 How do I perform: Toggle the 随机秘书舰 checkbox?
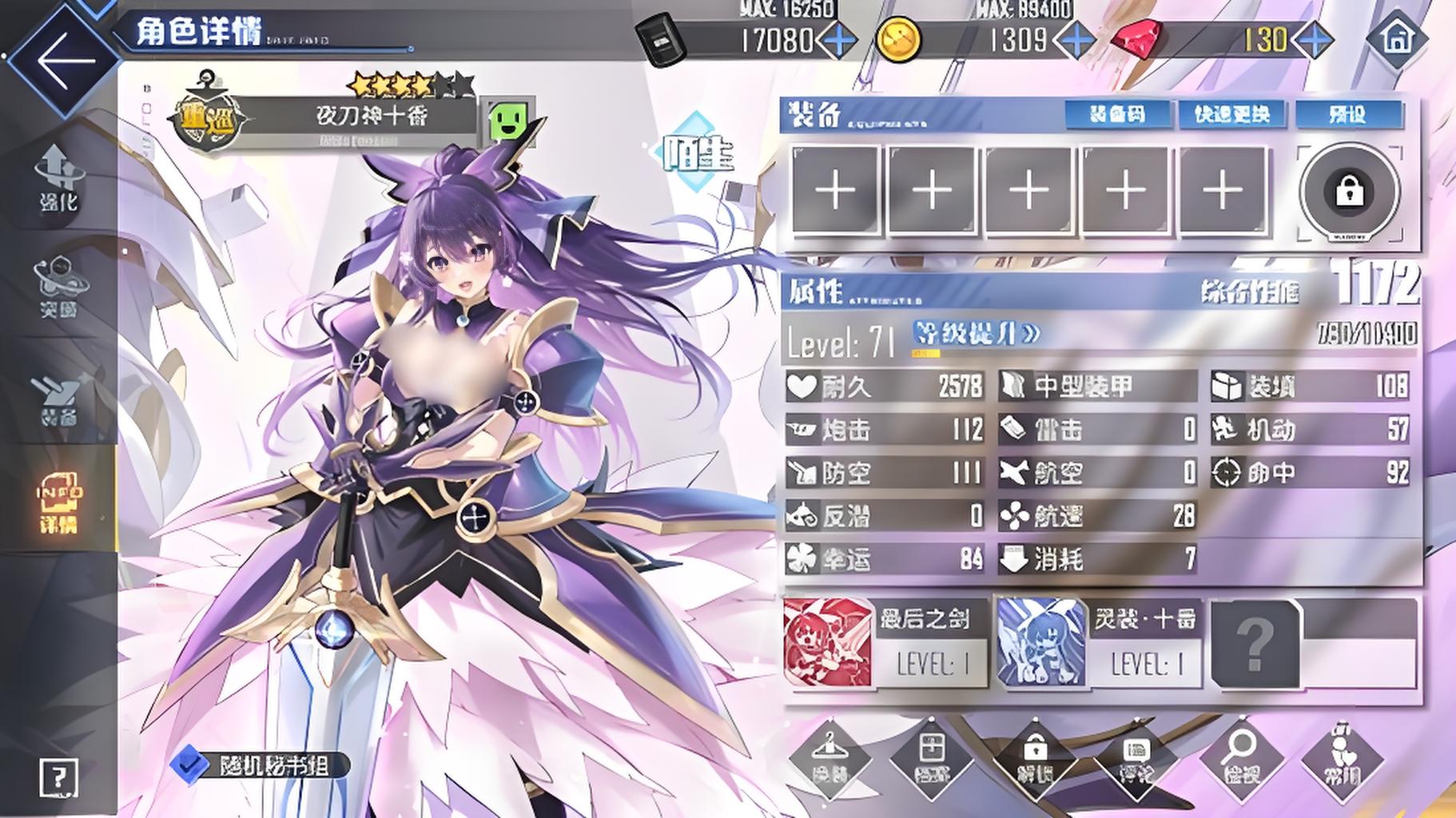tap(189, 765)
